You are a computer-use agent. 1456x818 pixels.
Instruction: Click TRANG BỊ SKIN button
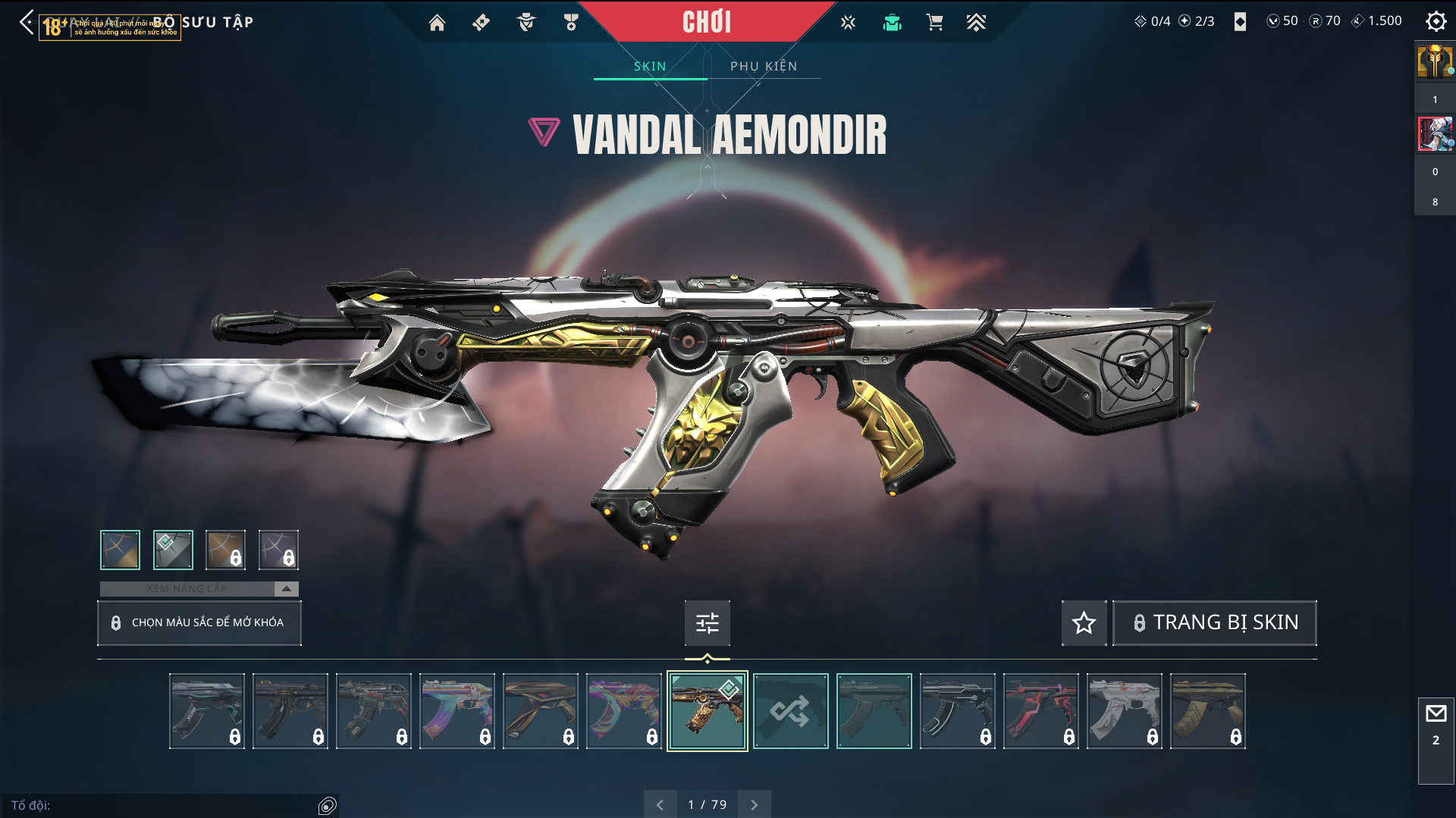(1215, 622)
